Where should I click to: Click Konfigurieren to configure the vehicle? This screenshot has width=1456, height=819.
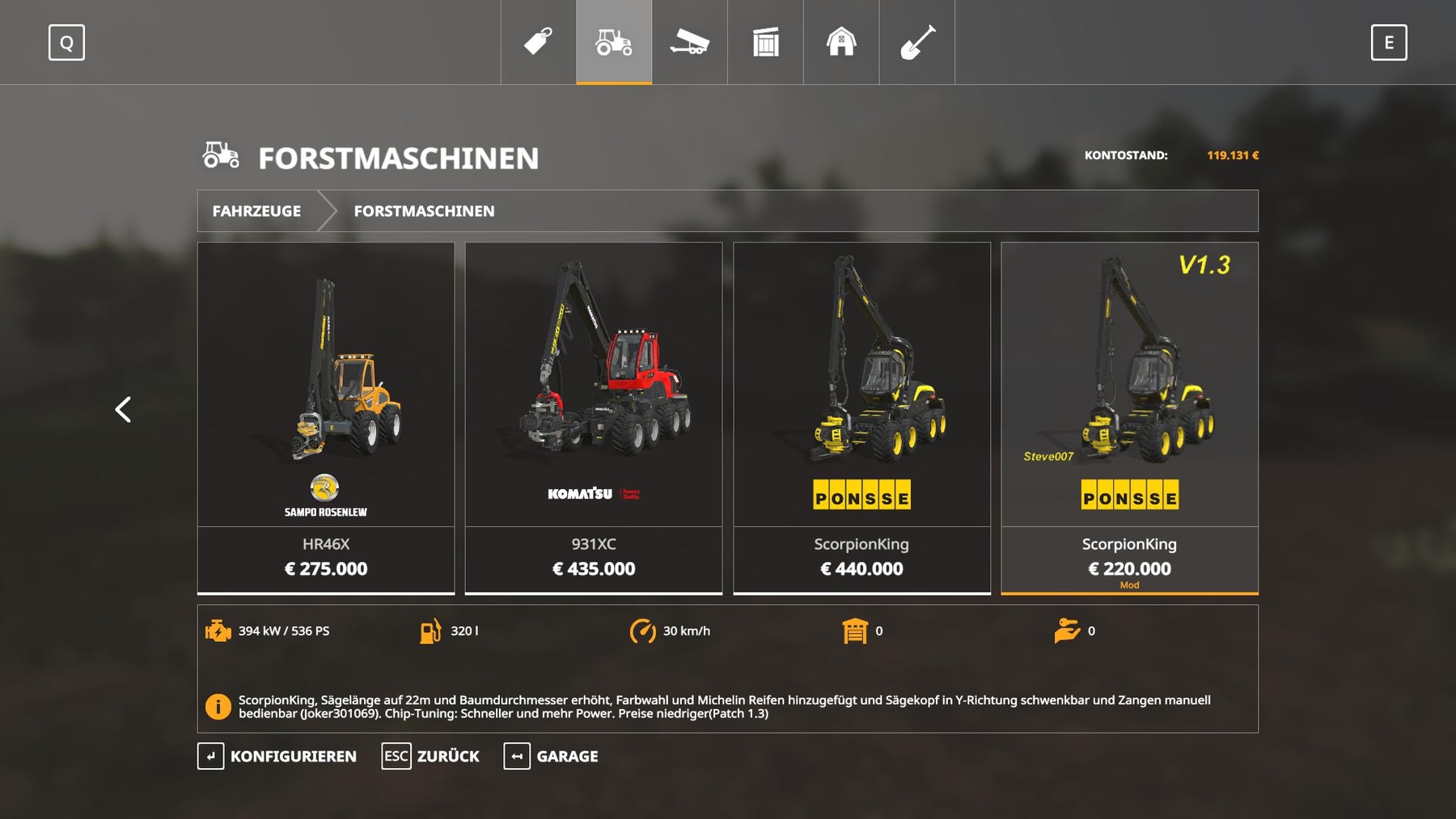click(x=277, y=756)
